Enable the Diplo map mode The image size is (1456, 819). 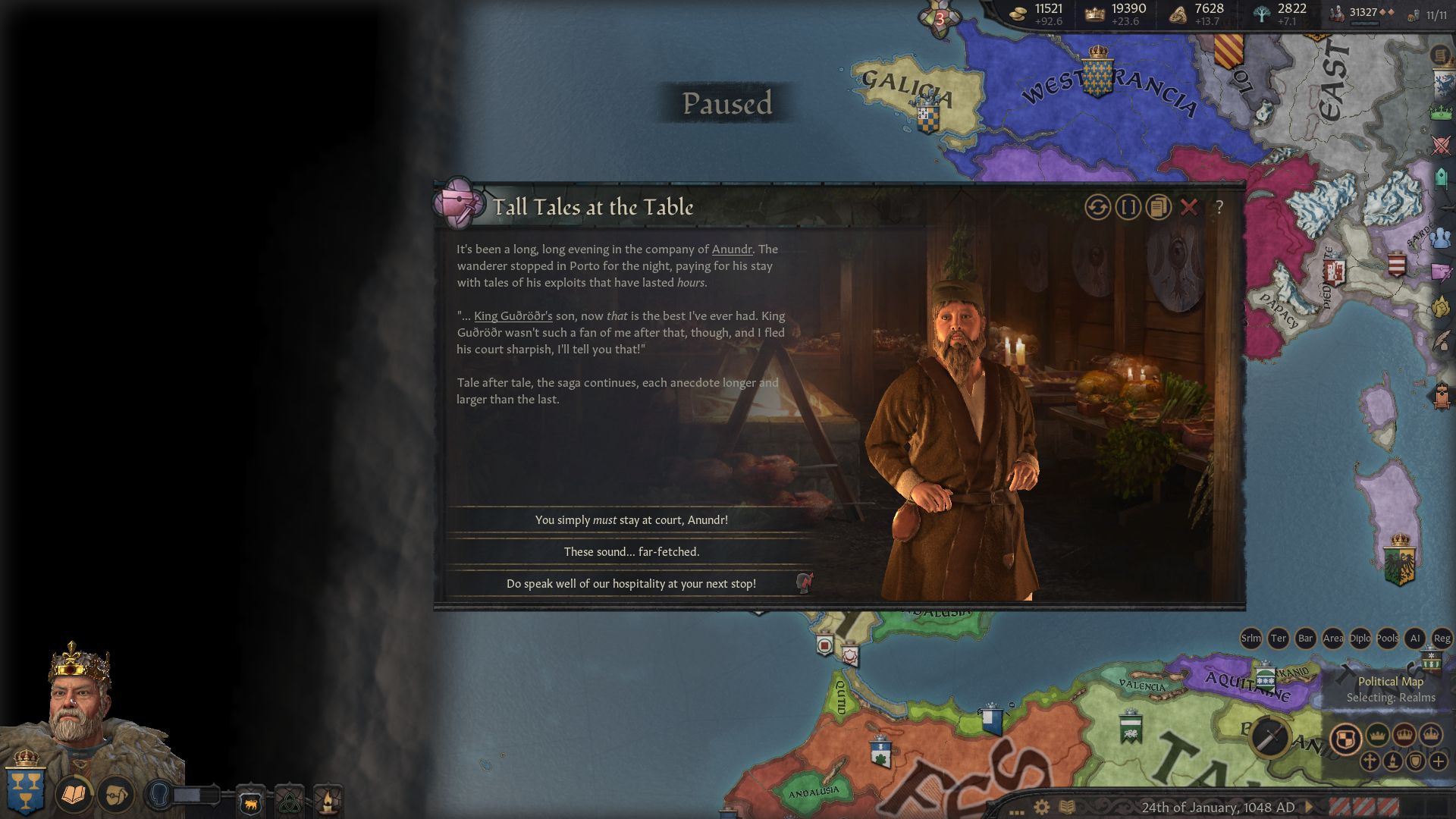(x=1360, y=639)
